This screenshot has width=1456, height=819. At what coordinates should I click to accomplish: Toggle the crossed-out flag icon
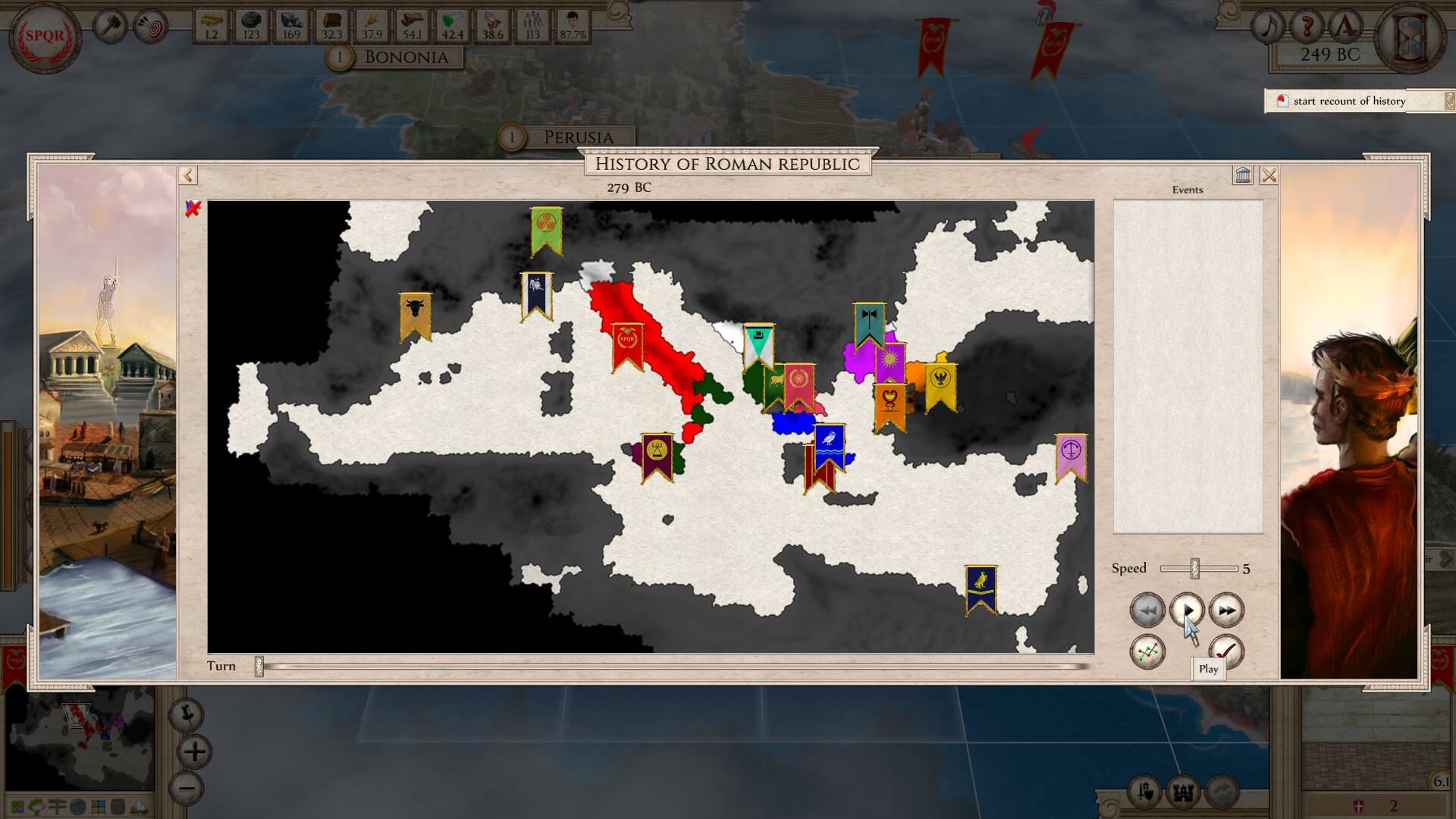point(193,209)
